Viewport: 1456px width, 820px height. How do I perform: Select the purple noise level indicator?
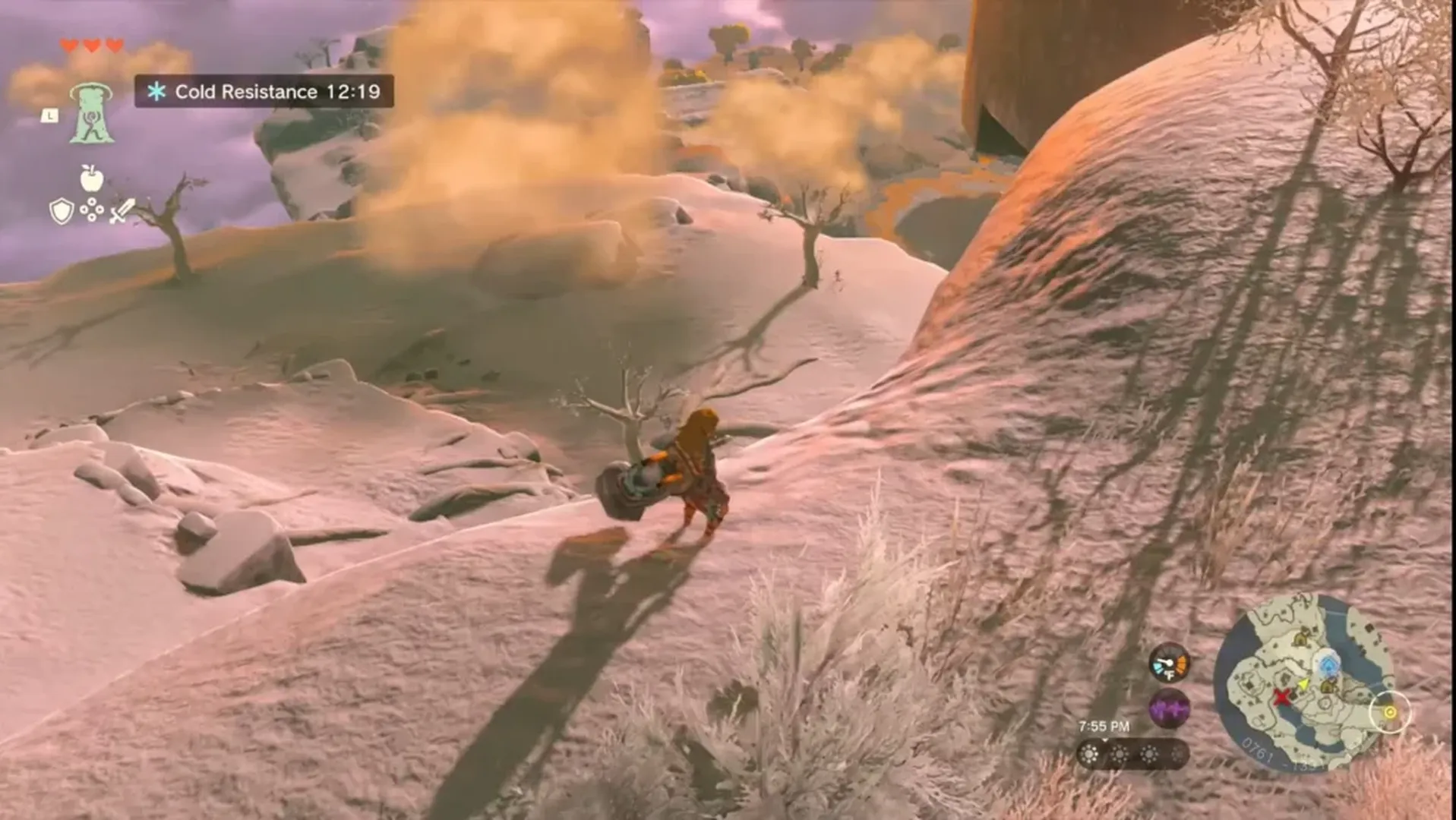(1168, 708)
